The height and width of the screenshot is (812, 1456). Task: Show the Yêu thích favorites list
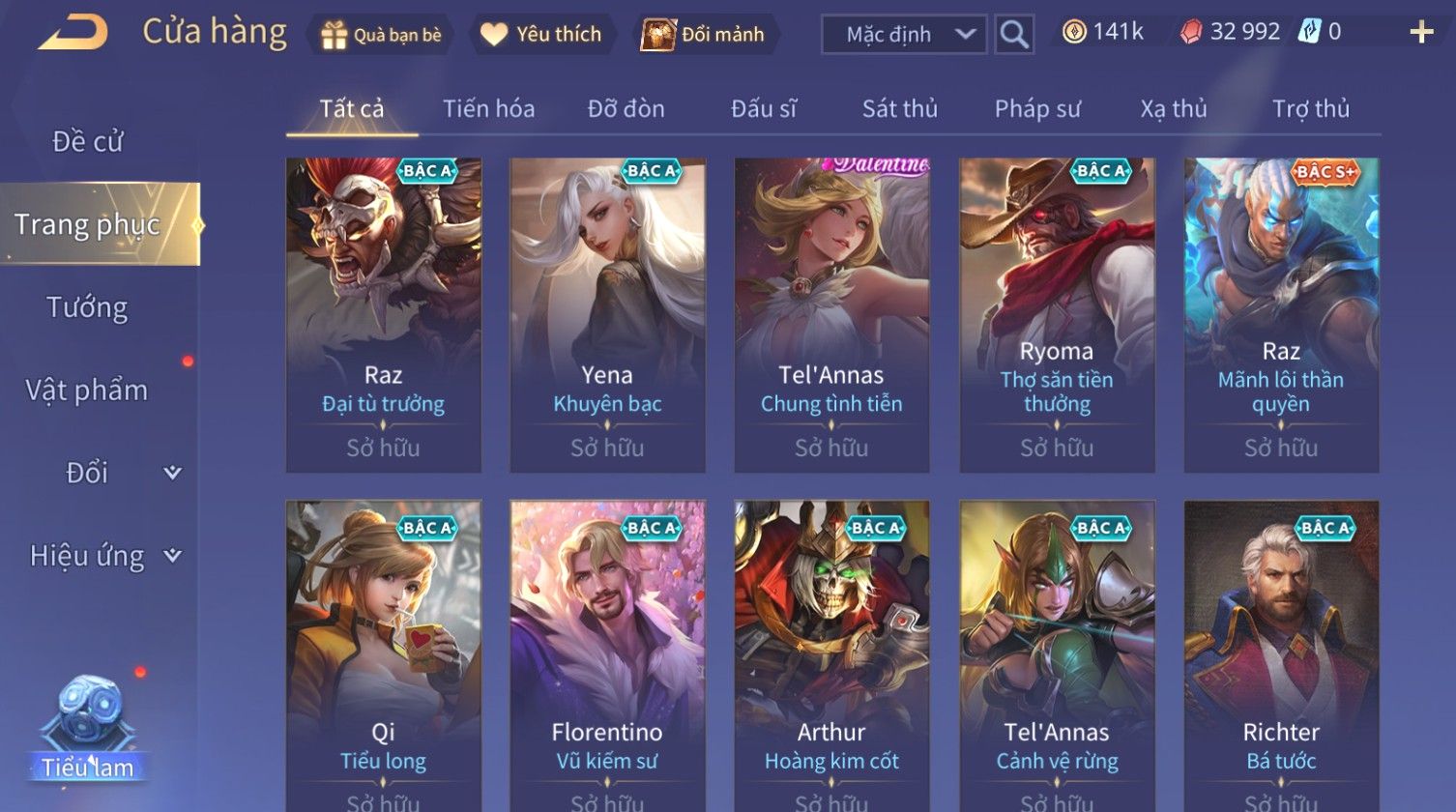[542, 35]
